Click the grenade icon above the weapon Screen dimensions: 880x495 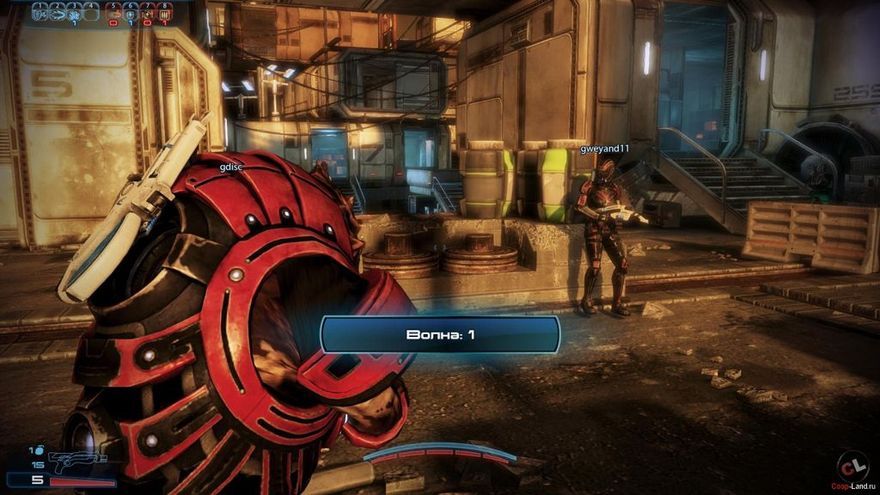click(x=39, y=451)
